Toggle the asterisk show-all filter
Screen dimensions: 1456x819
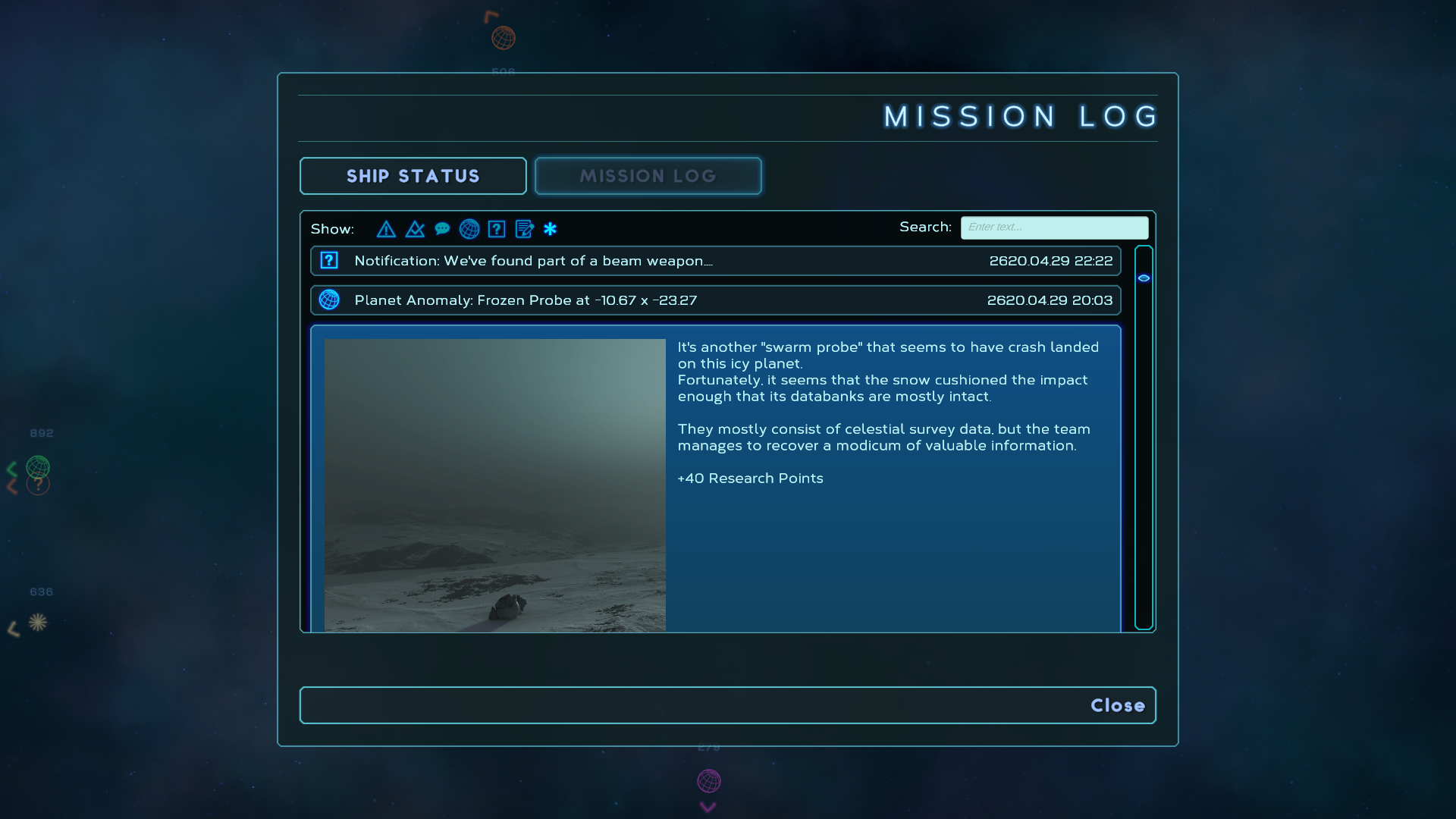coord(551,229)
